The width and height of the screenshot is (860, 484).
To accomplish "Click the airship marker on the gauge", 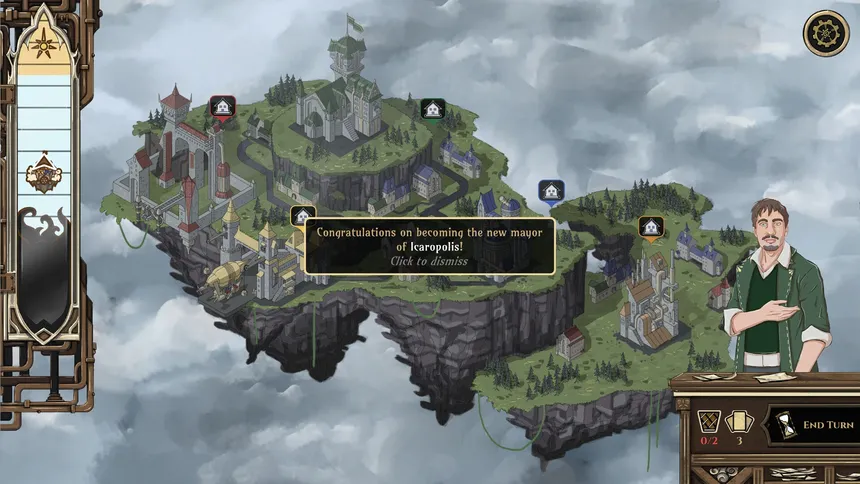I will pyautogui.click(x=41, y=174).
